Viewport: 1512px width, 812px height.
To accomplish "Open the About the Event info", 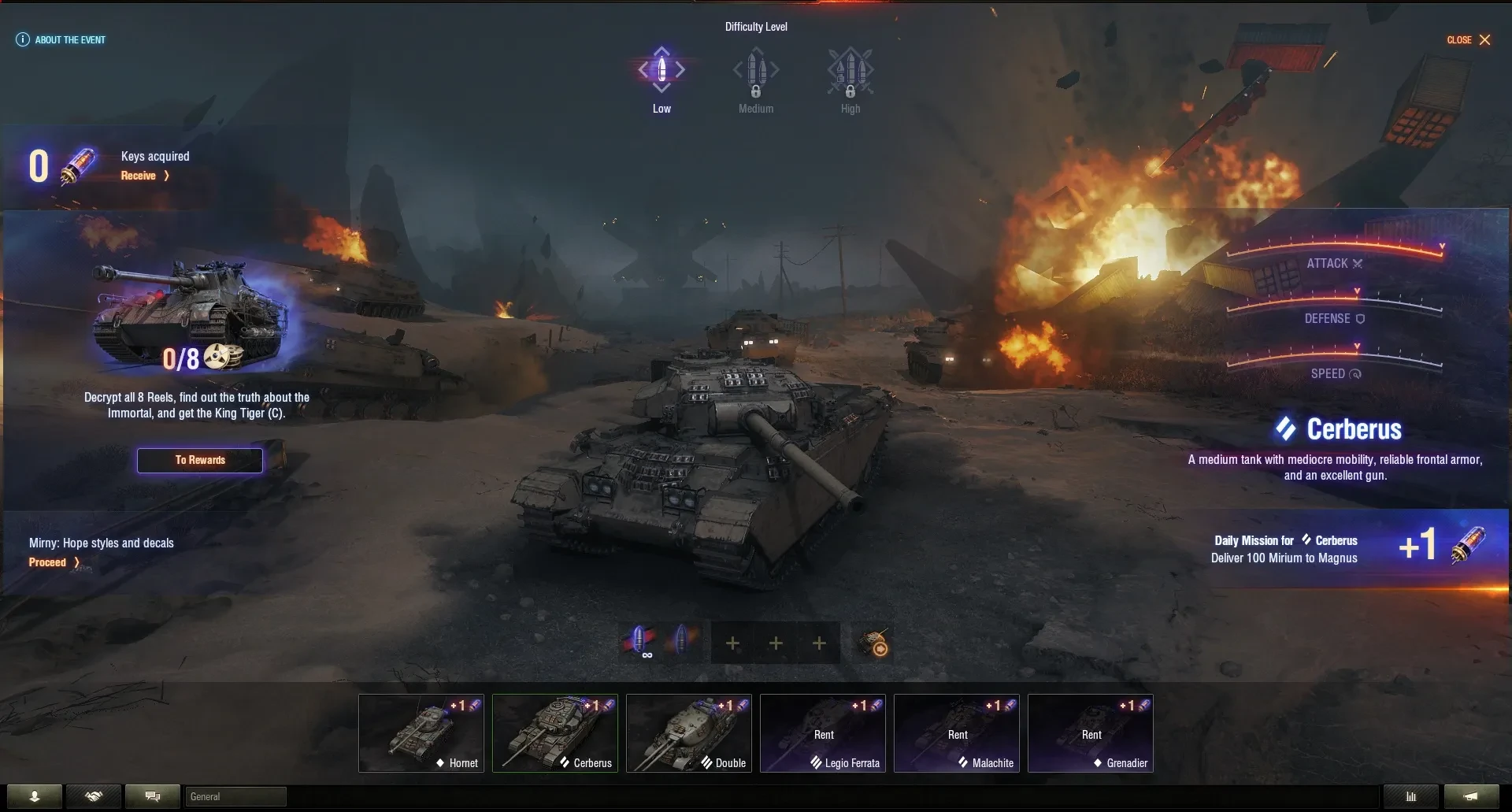I will pos(61,39).
